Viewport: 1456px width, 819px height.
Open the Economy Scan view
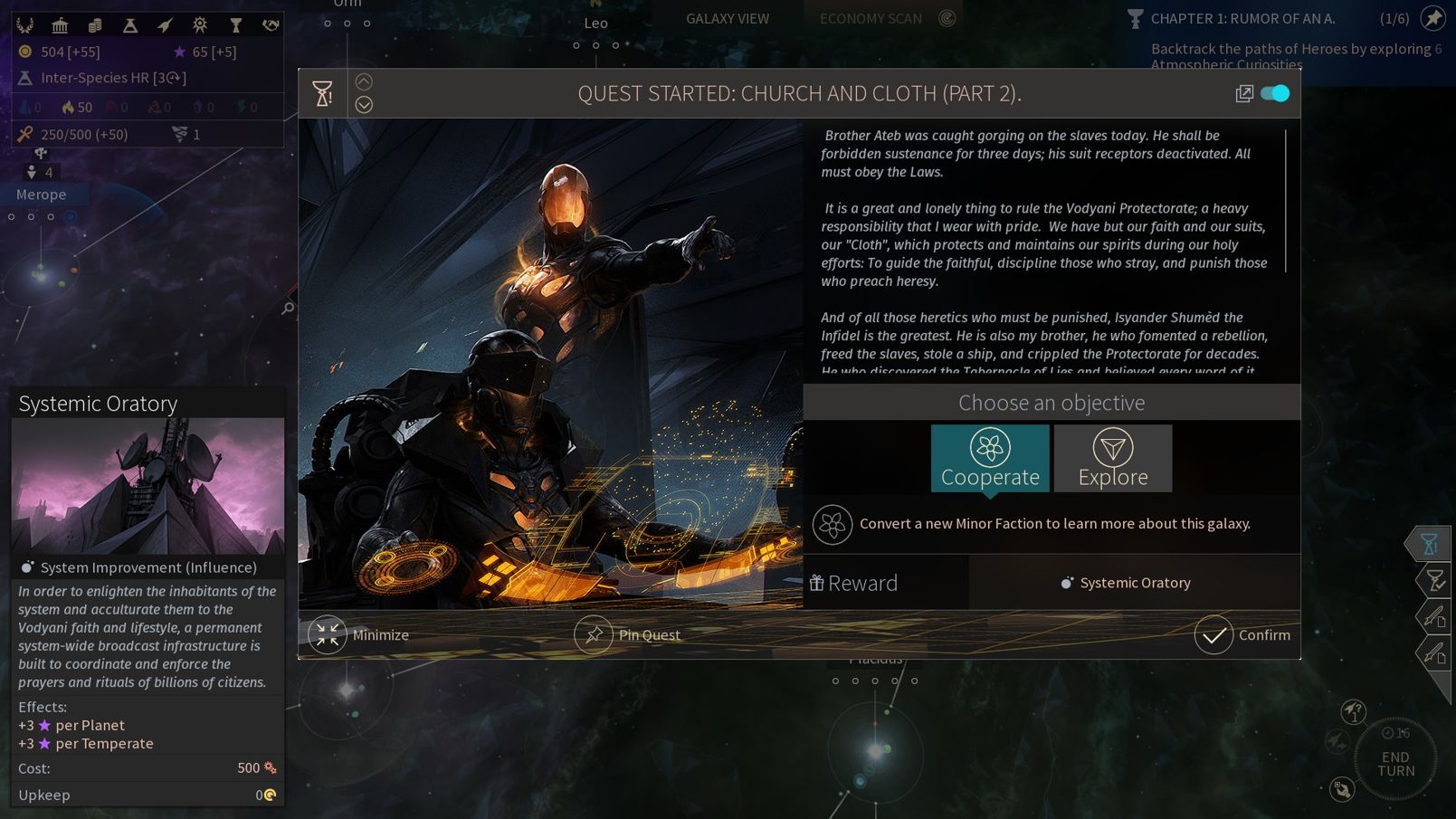coord(871,18)
